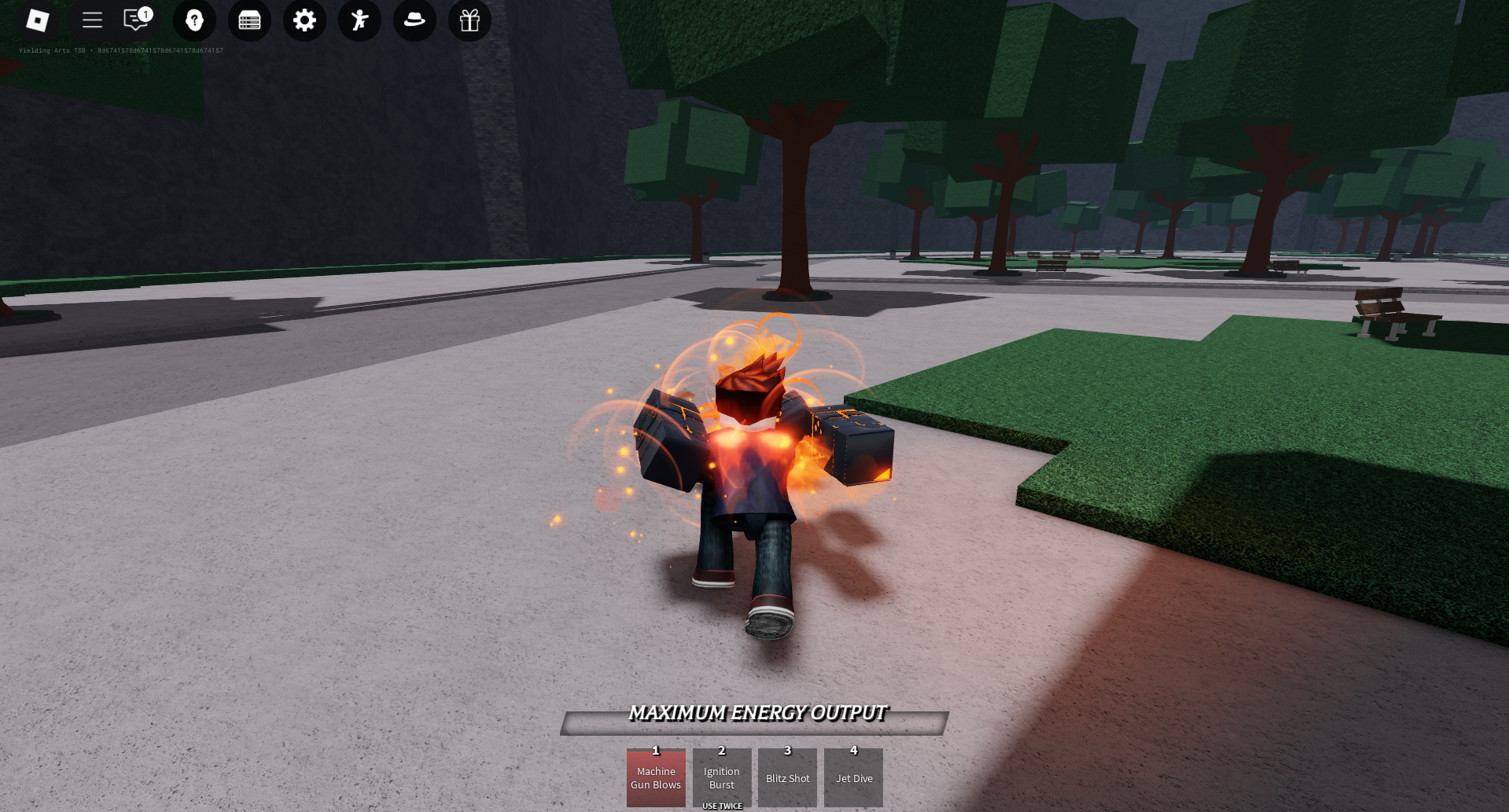Select hotbar slot numbered 4
Image resolution: width=1509 pixels, height=812 pixels.
pyautogui.click(x=853, y=751)
